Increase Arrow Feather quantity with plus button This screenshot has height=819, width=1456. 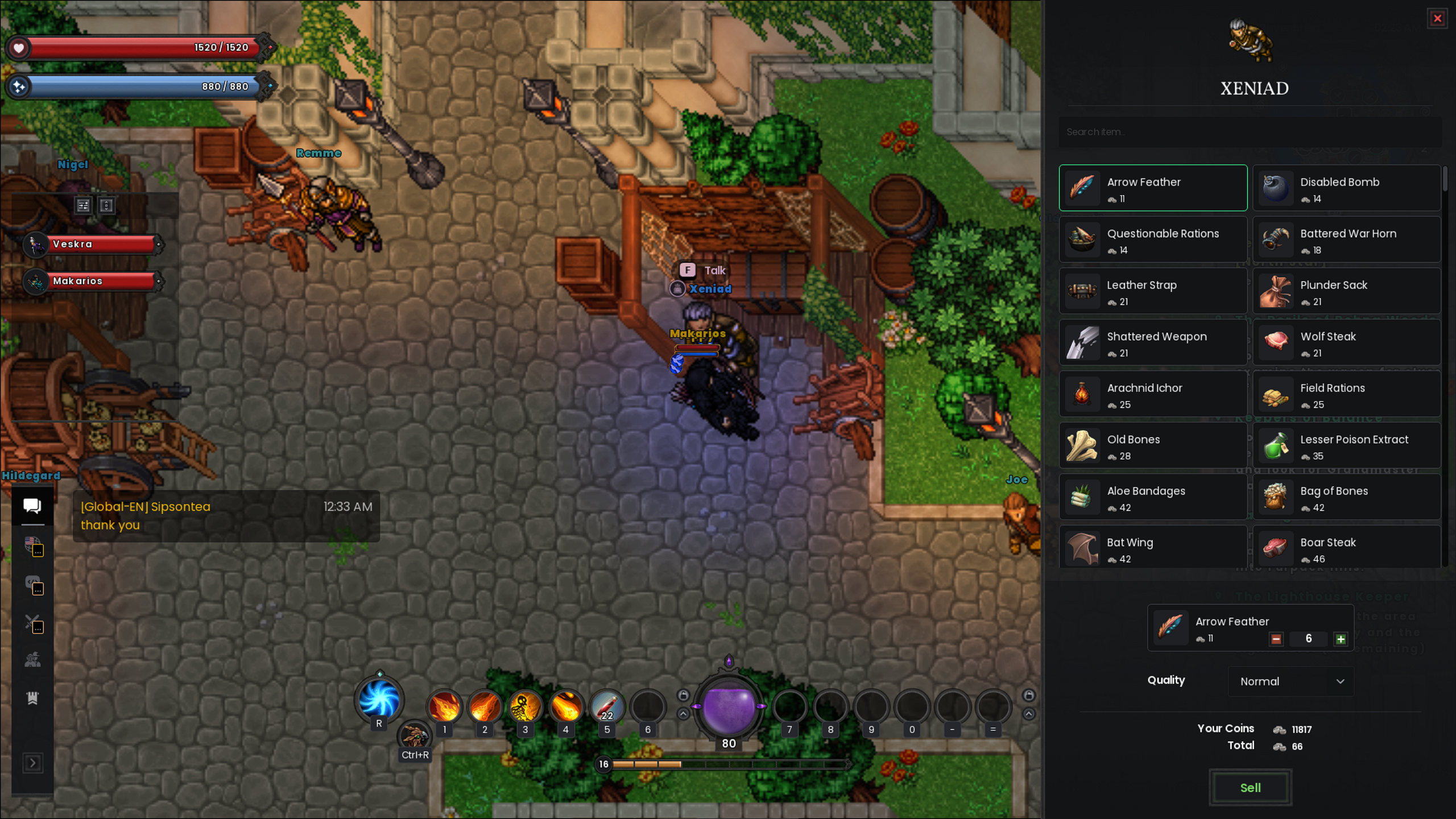click(1340, 639)
